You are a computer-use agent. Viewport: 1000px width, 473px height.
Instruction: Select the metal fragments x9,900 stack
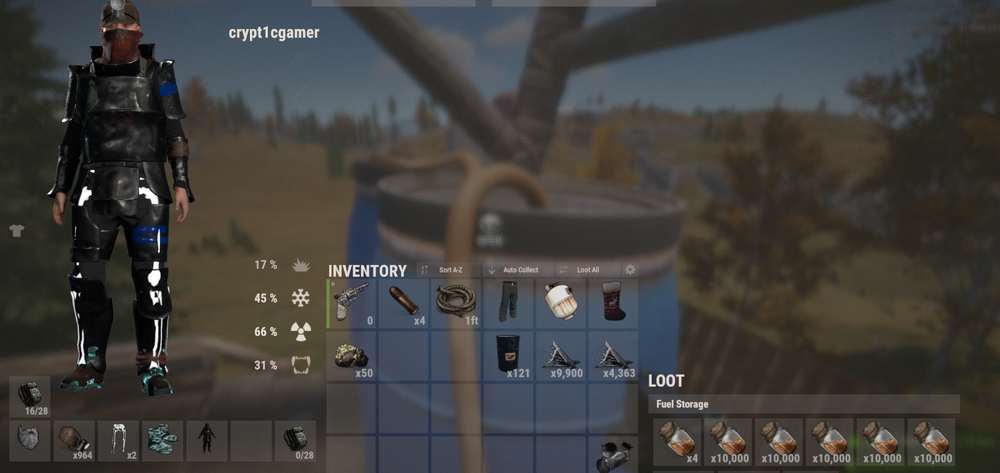coord(560,354)
